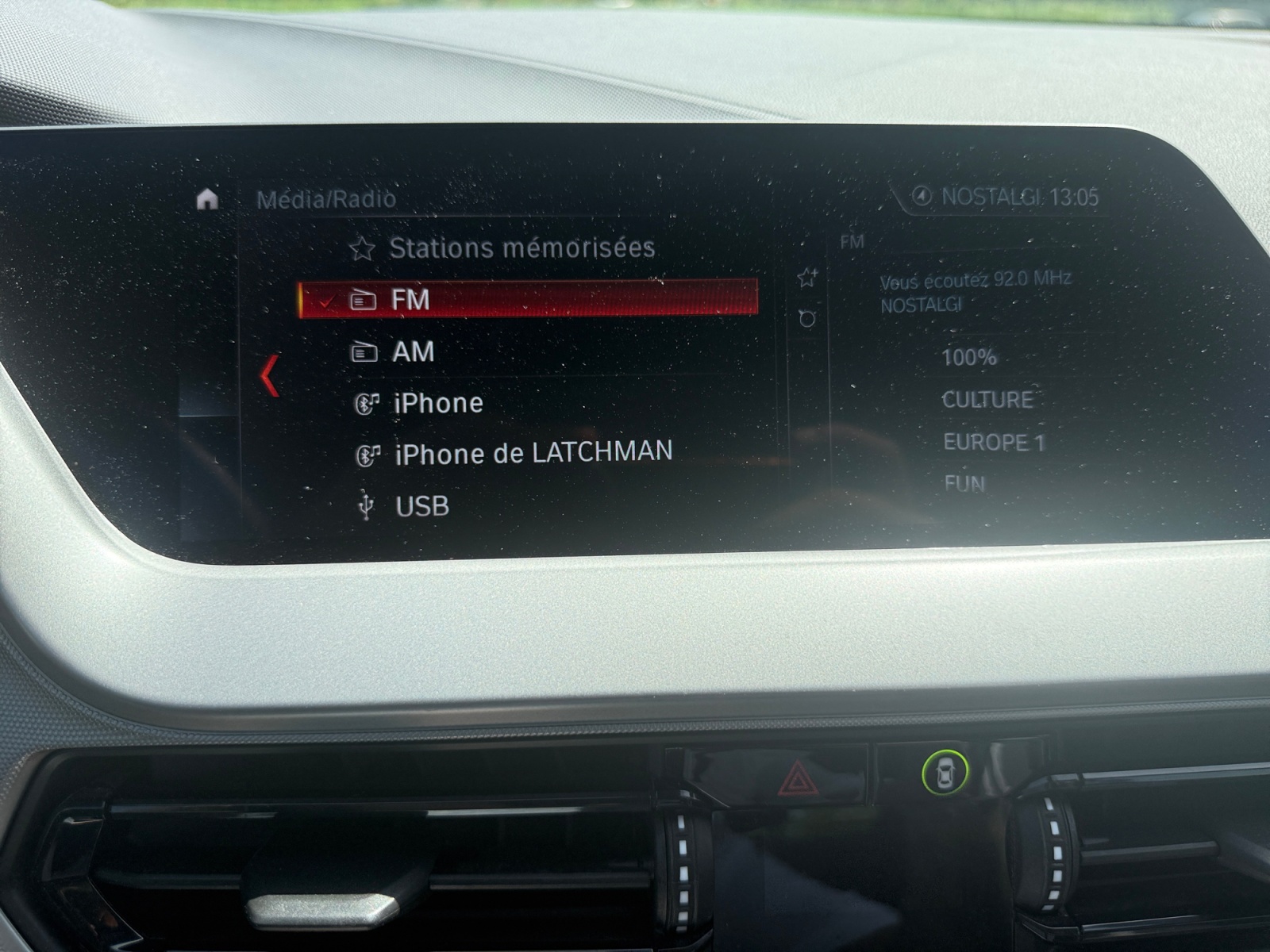Viewport: 1270px width, 952px height.
Task: Open the USB media source
Action: [421, 505]
